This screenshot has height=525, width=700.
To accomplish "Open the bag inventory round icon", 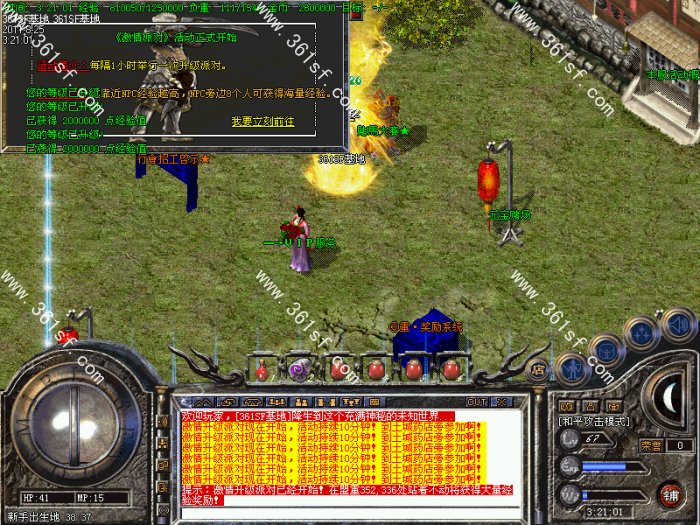I will click(605, 349).
